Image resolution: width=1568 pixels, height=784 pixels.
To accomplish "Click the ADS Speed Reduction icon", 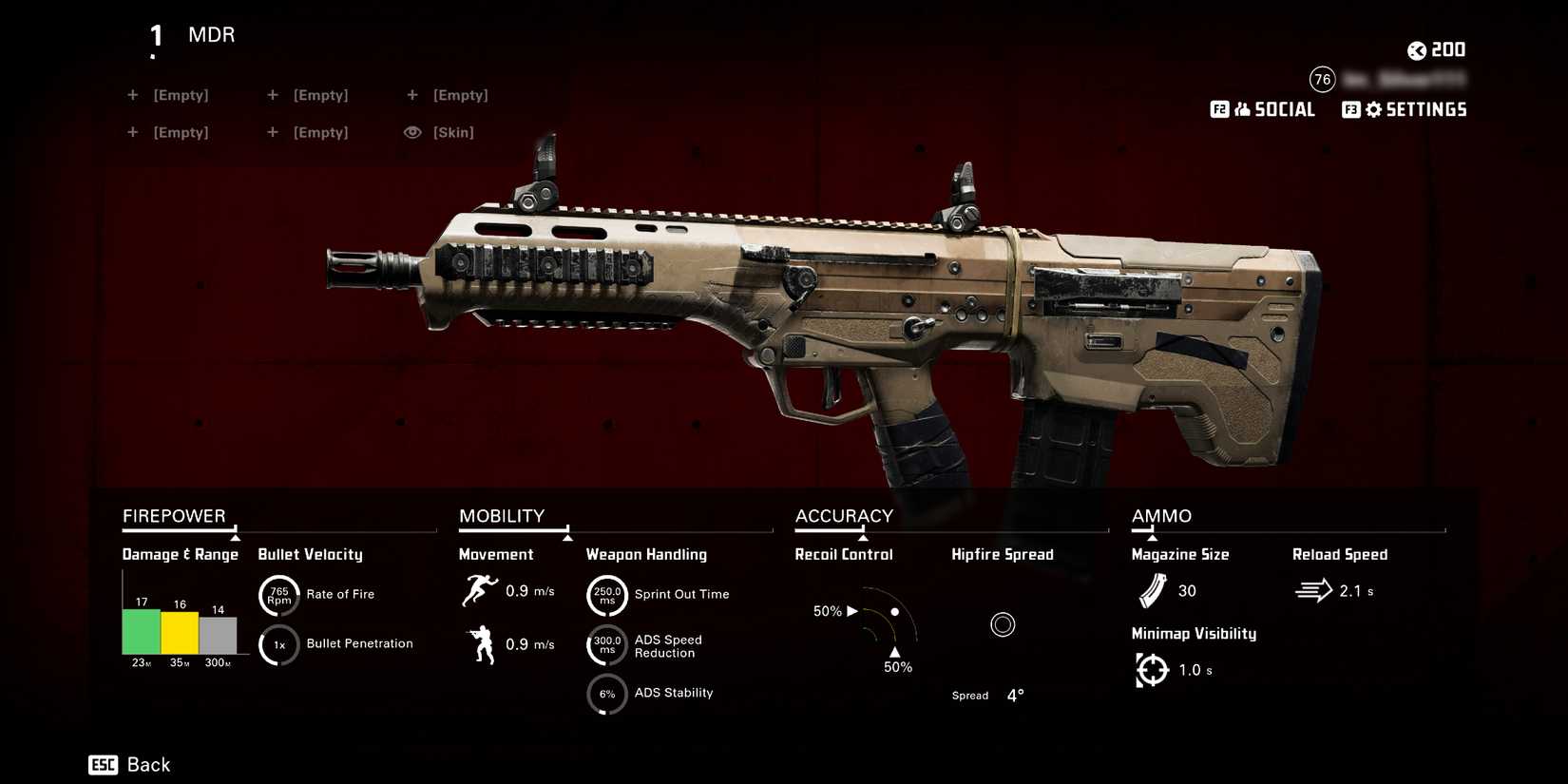I will click(x=606, y=643).
